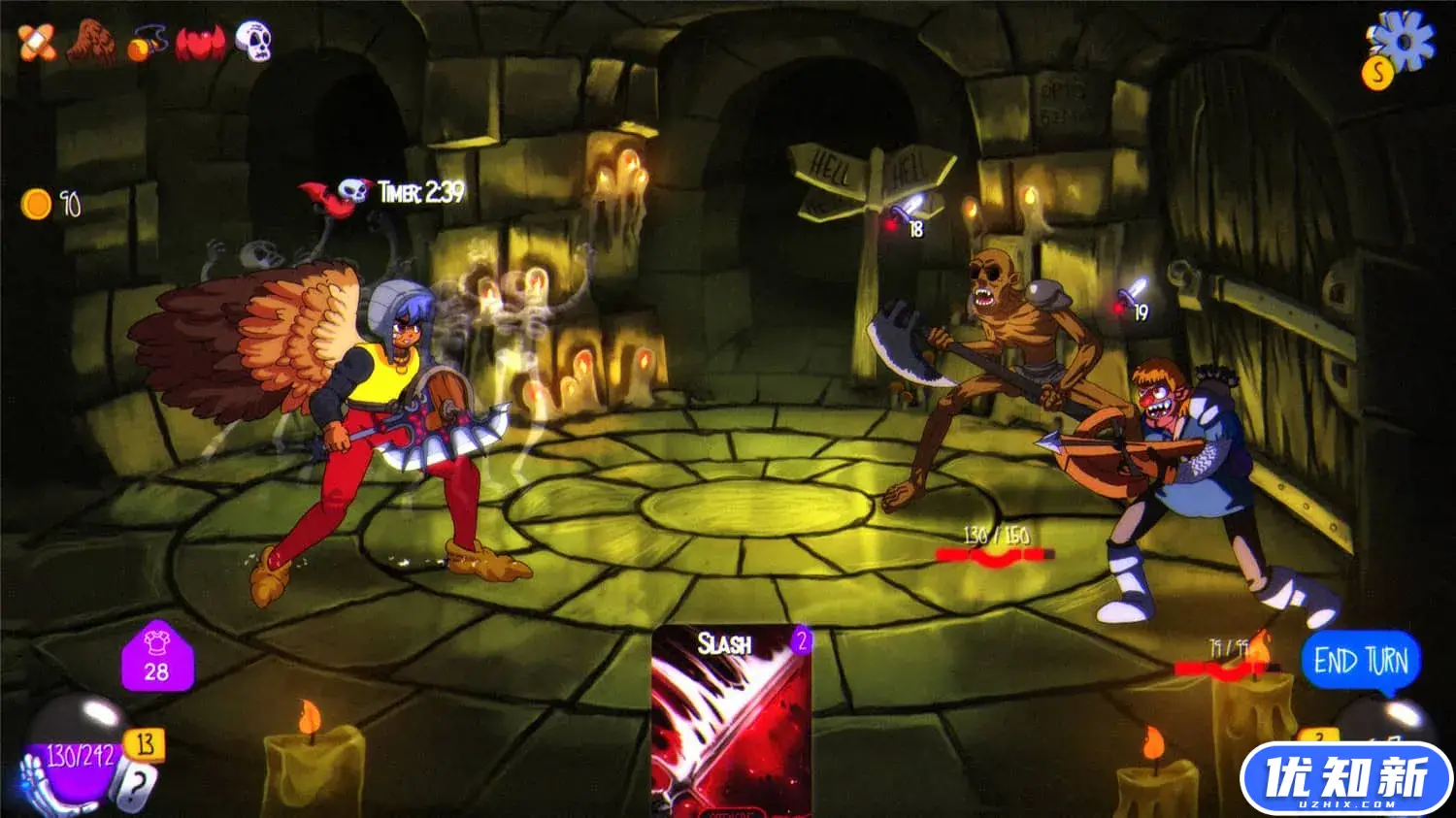
Task: Open settings via the gear icon
Action: [x=1405, y=42]
